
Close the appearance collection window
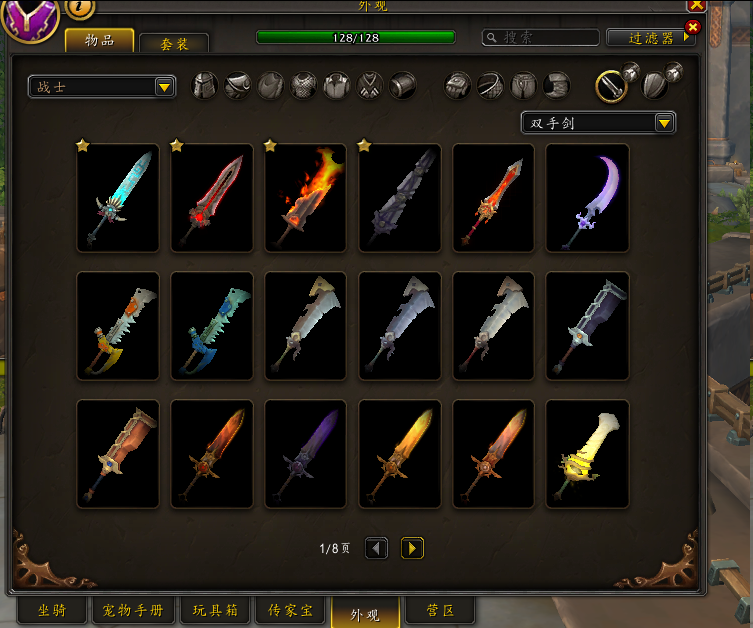point(696,5)
